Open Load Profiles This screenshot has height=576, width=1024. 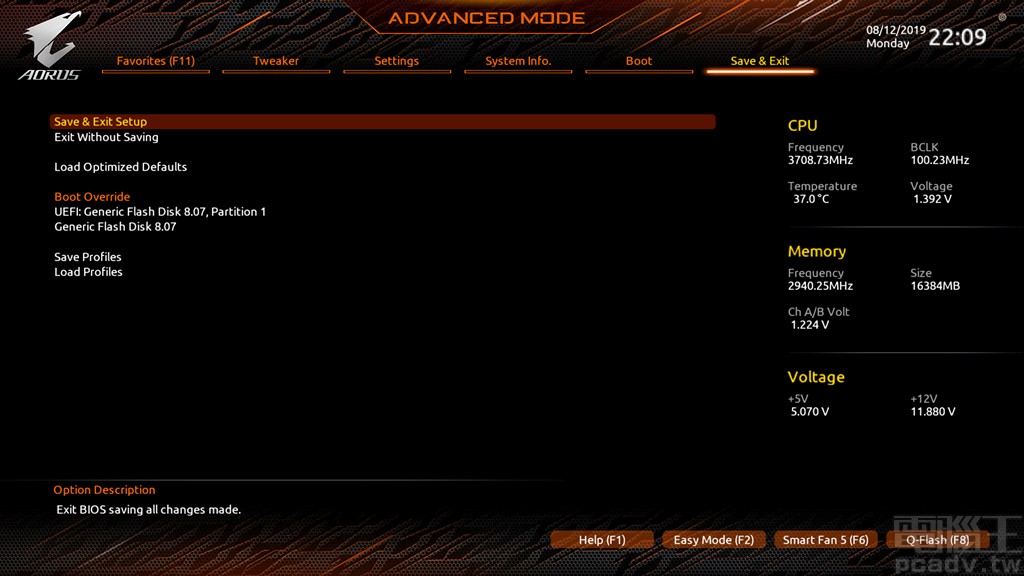88,272
